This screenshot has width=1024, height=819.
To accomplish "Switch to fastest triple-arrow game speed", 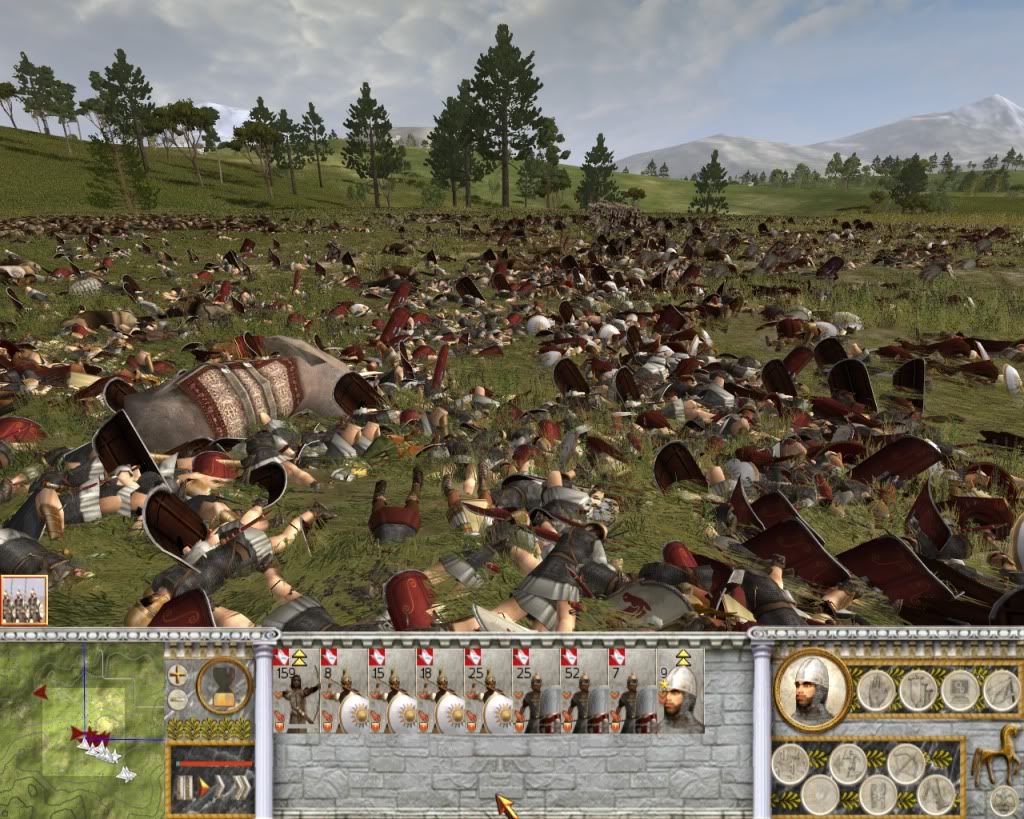I will (x=241, y=787).
